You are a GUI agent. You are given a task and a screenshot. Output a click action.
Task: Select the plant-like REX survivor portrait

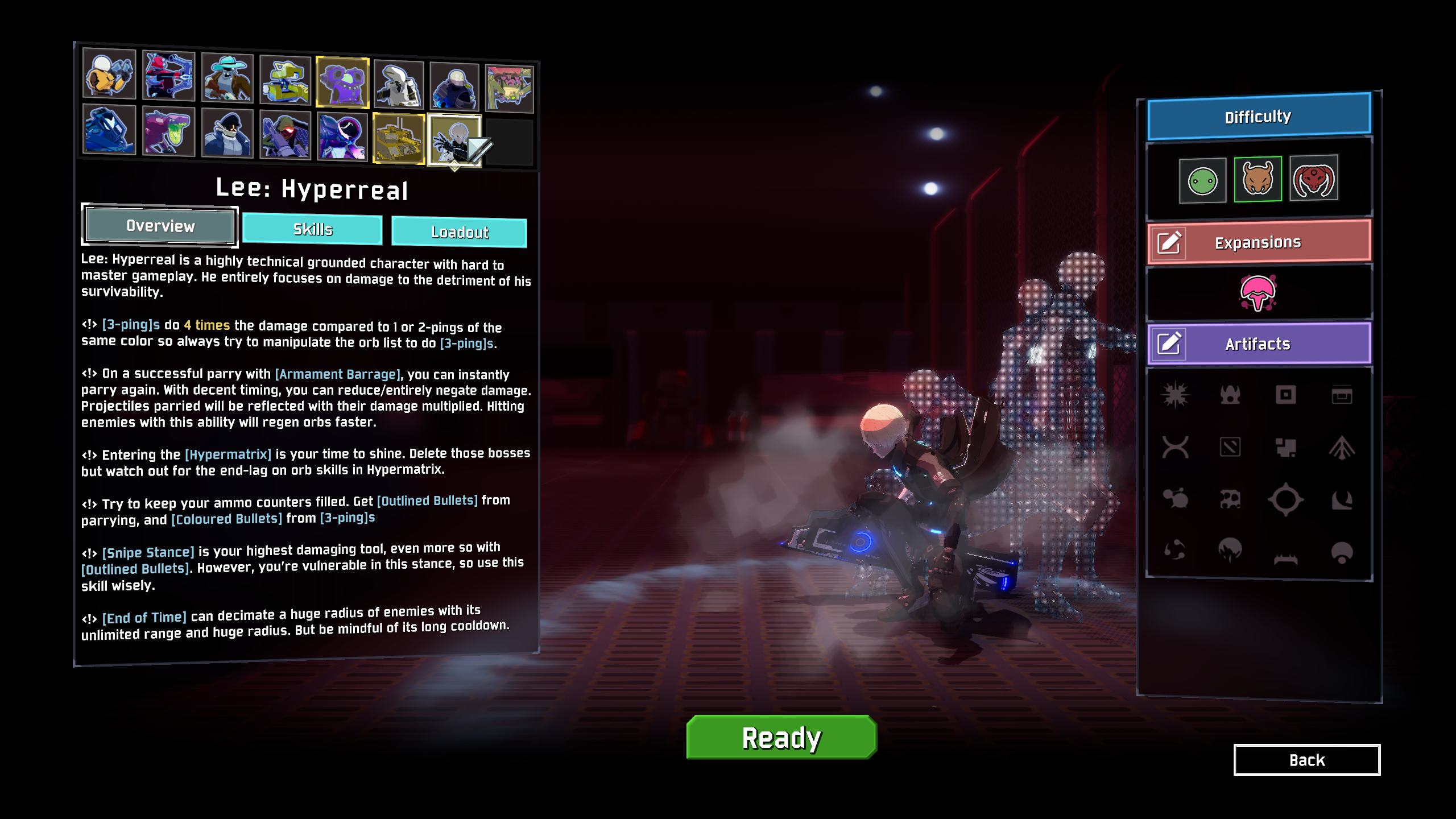pos(509,88)
